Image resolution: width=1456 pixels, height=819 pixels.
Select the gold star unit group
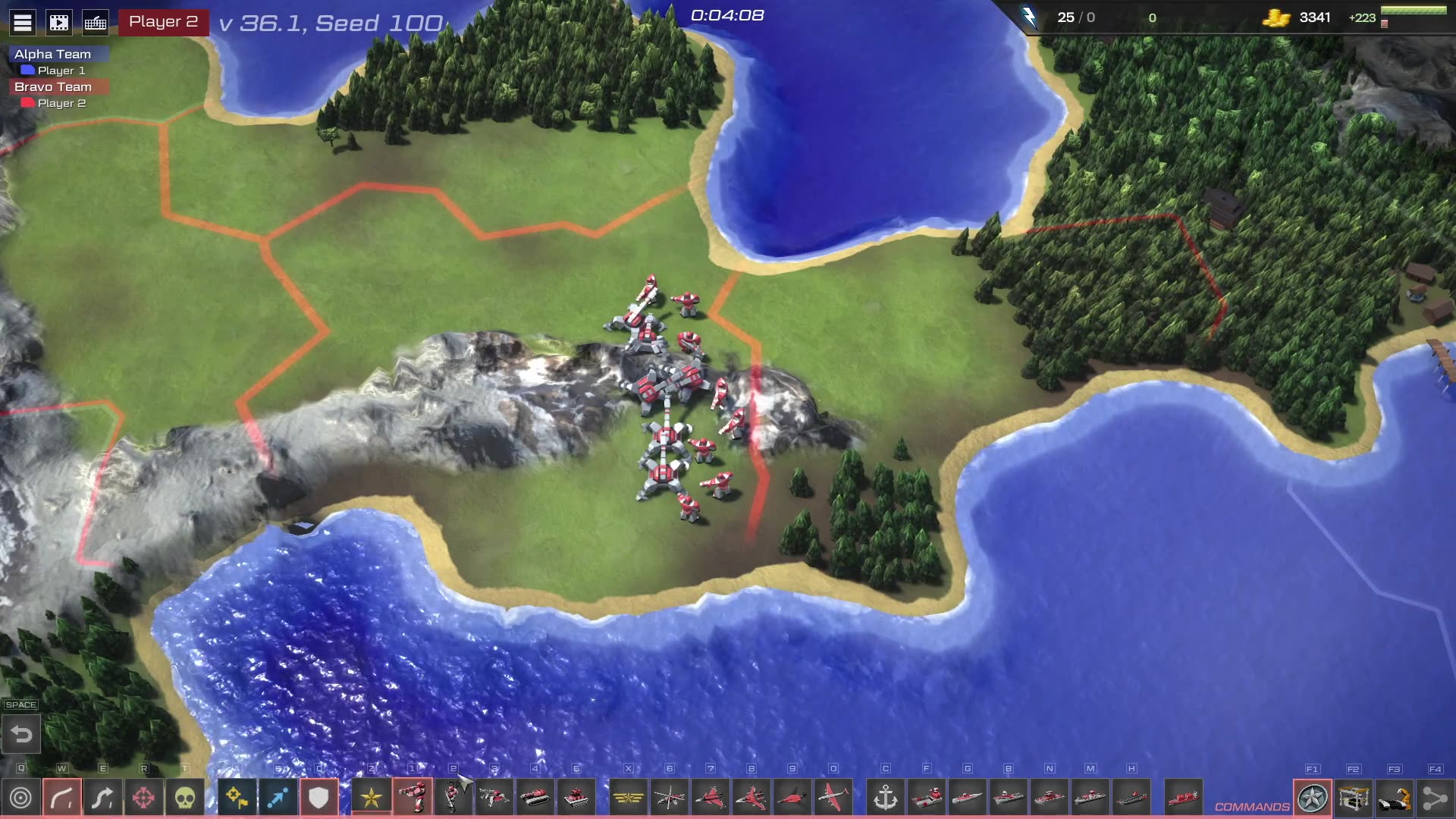coord(372,798)
